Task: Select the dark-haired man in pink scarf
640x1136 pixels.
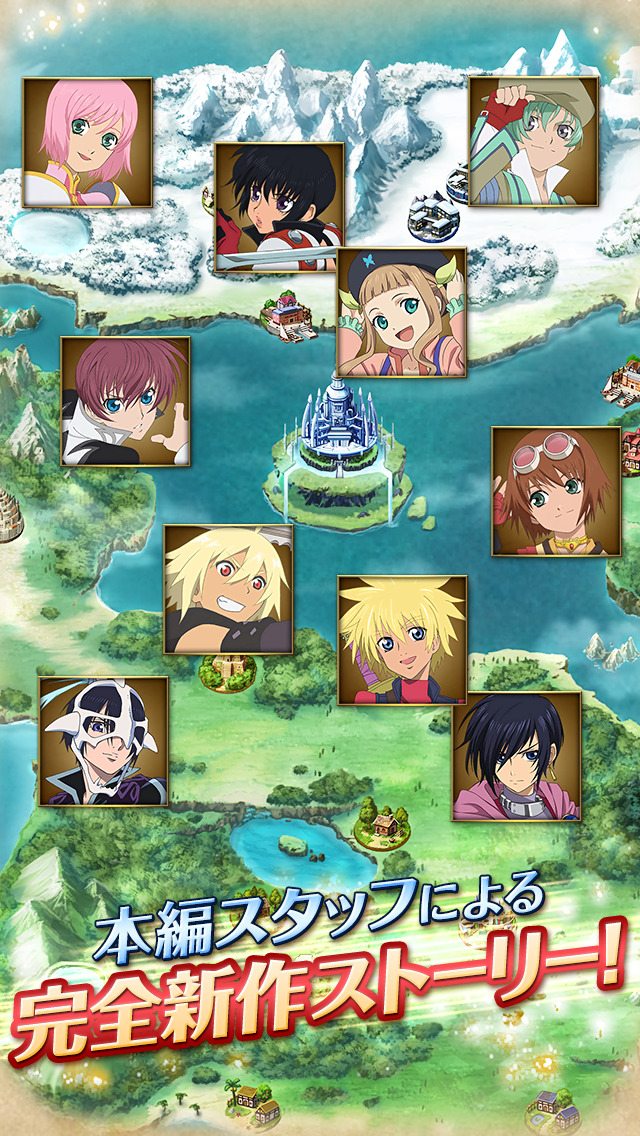Action: click(x=517, y=756)
